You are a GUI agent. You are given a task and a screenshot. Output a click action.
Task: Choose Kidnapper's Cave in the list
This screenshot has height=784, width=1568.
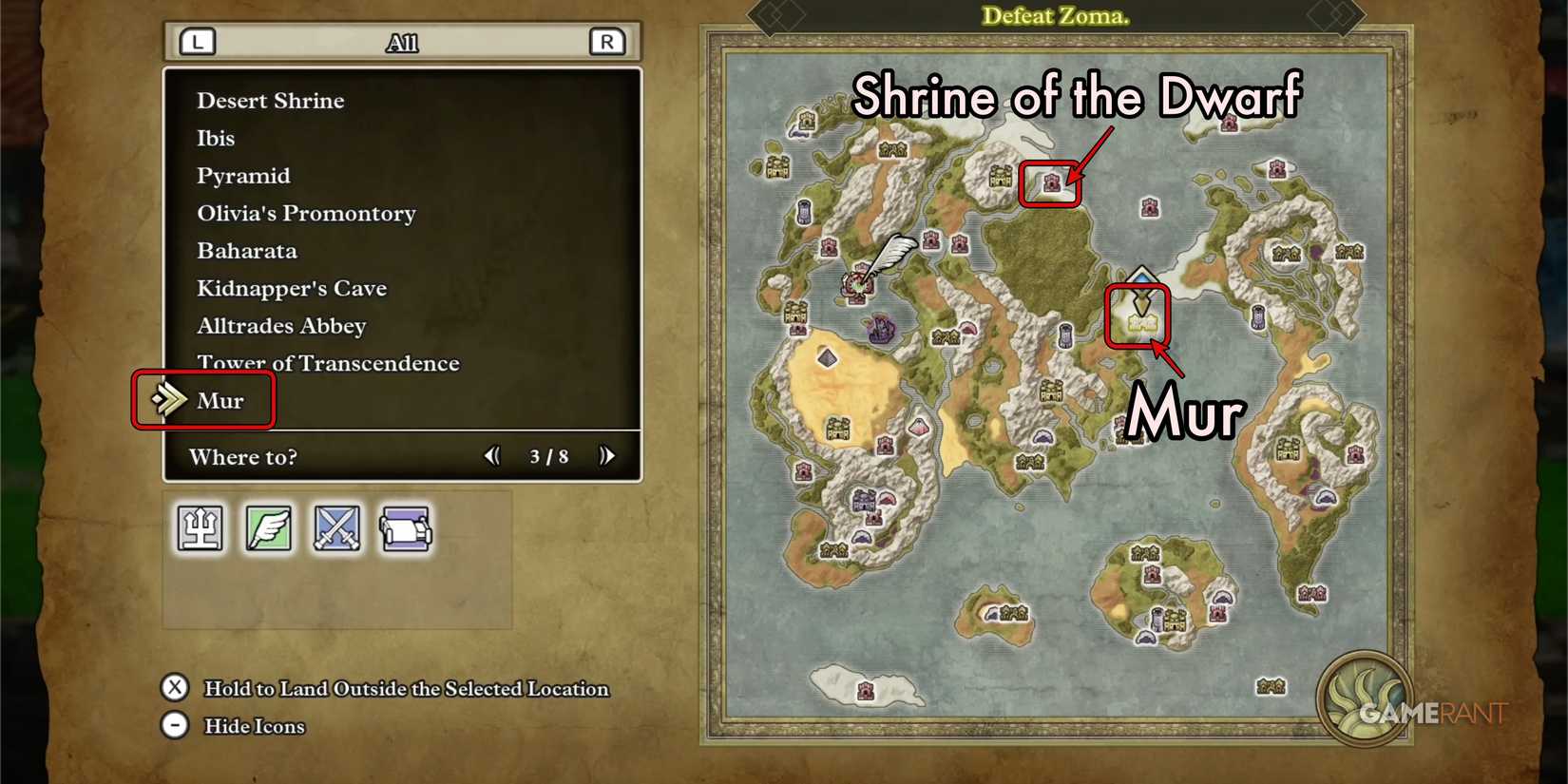(291, 288)
